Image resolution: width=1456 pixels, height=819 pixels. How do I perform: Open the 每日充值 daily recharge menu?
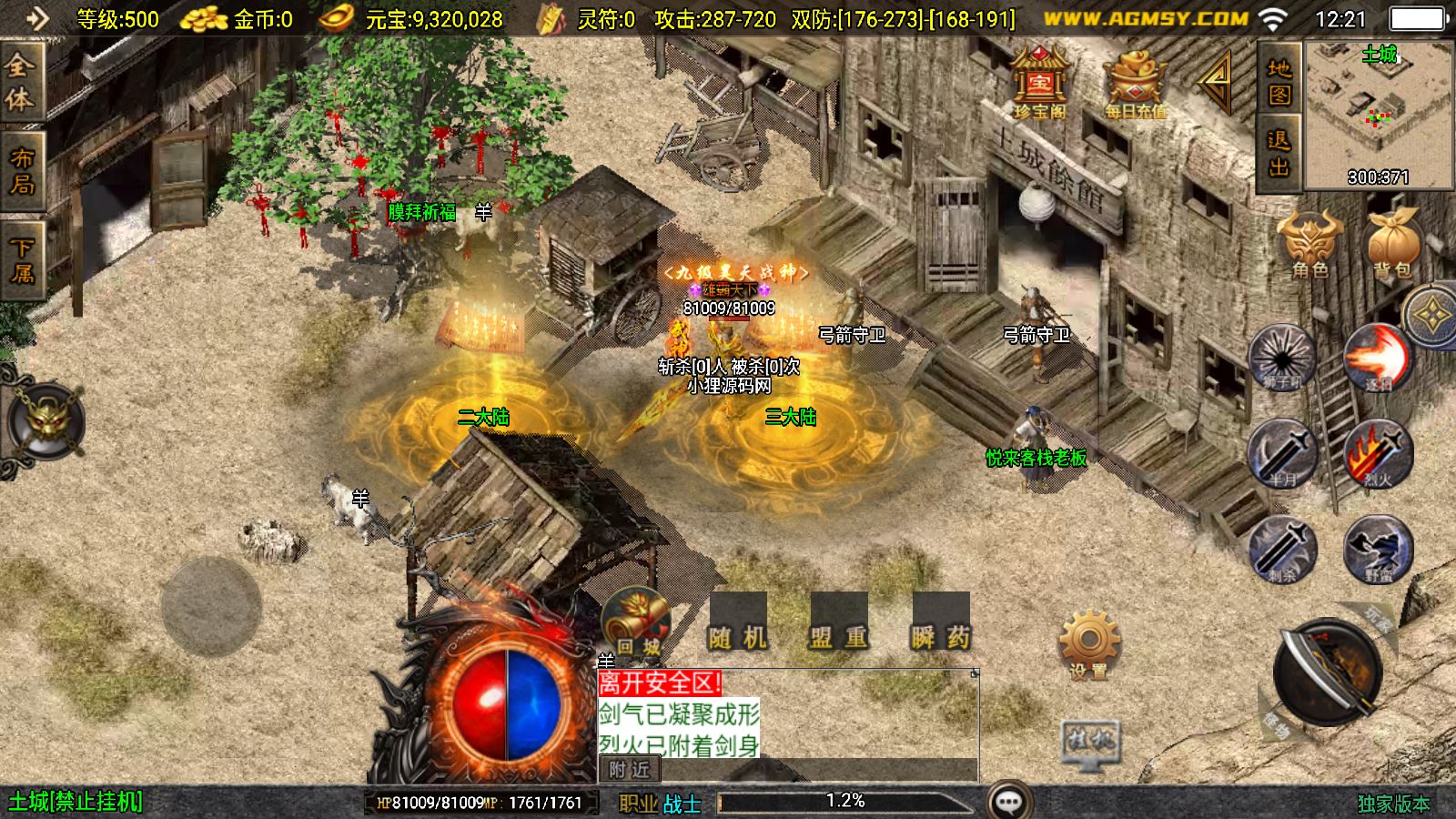(x=1135, y=84)
